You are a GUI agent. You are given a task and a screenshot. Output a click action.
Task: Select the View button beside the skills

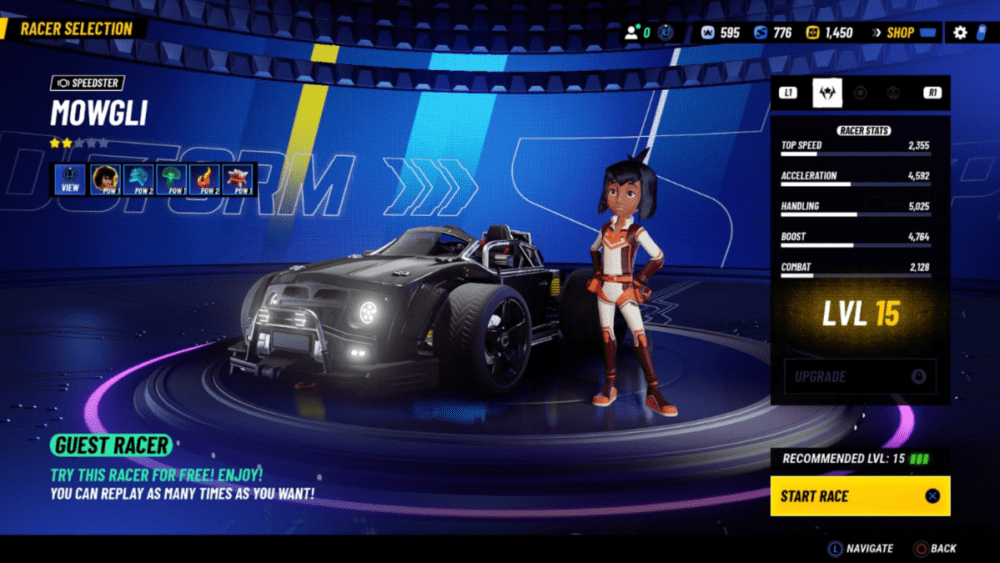pyautogui.click(x=71, y=180)
